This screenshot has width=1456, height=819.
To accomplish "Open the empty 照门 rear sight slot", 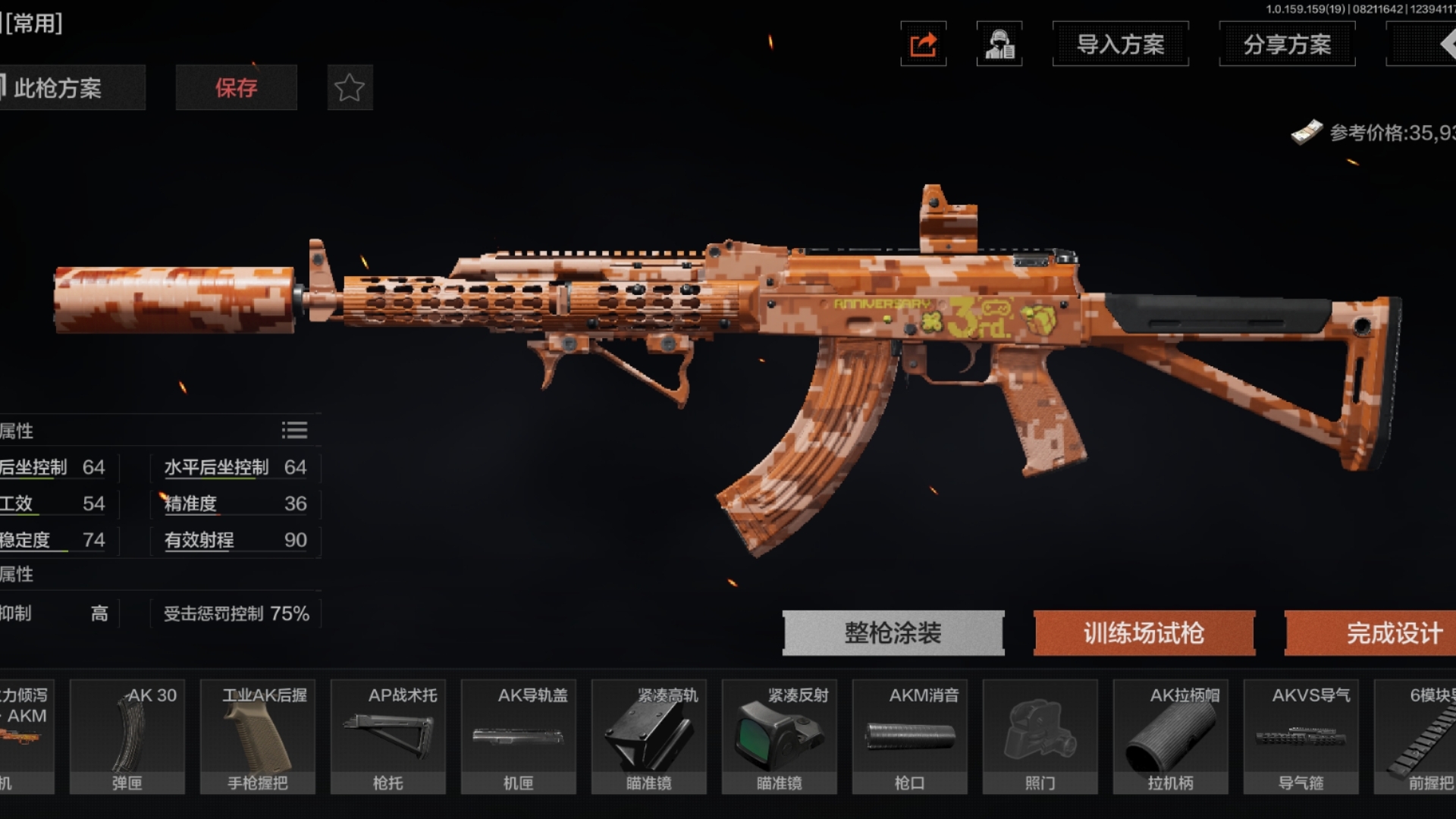I will click(x=1040, y=736).
